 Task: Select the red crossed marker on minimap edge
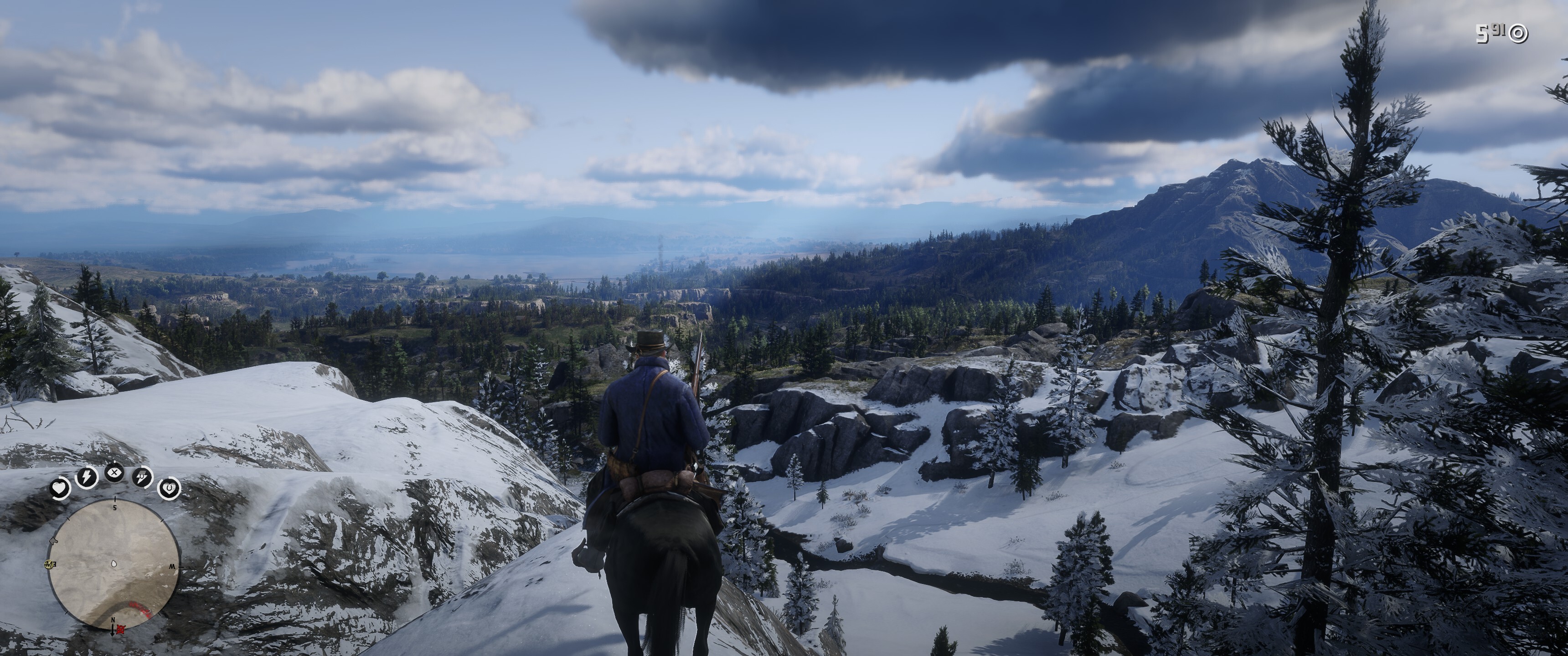(121, 629)
